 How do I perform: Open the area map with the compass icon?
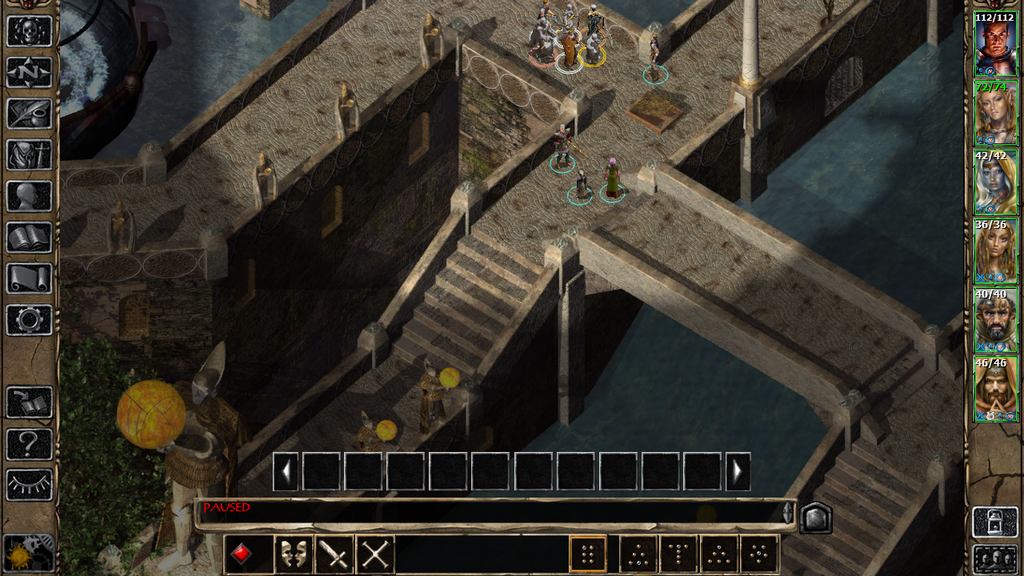tap(29, 72)
